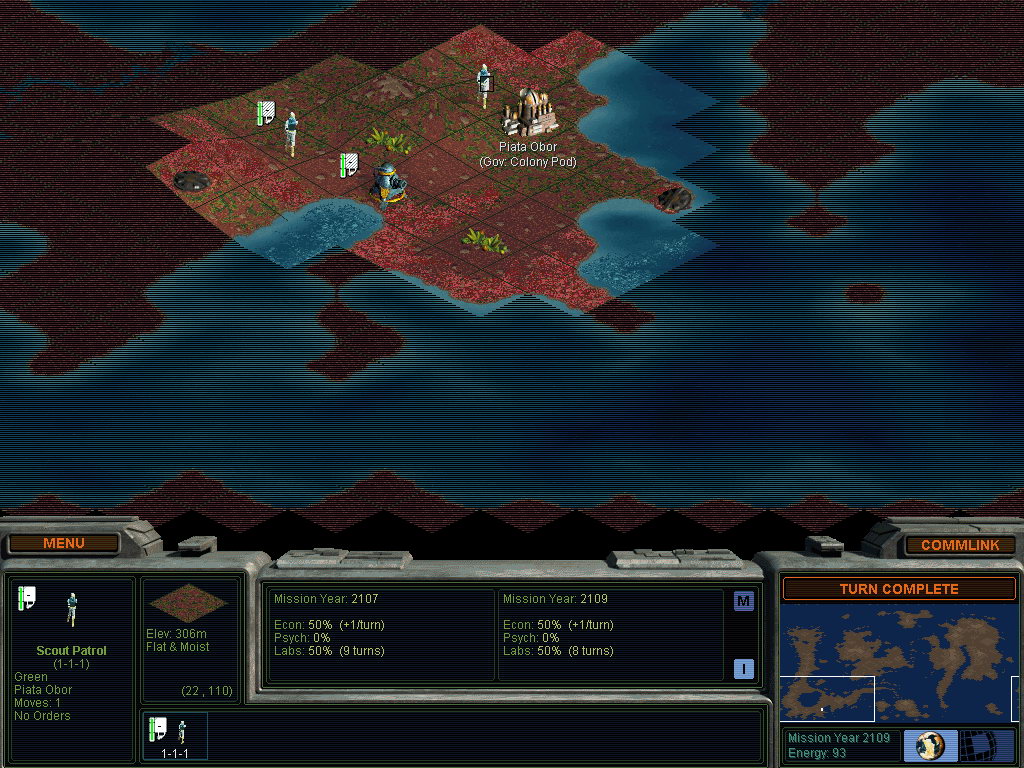This screenshot has height=768, width=1024.
Task: Select the planet globe view icon
Action: [931, 745]
